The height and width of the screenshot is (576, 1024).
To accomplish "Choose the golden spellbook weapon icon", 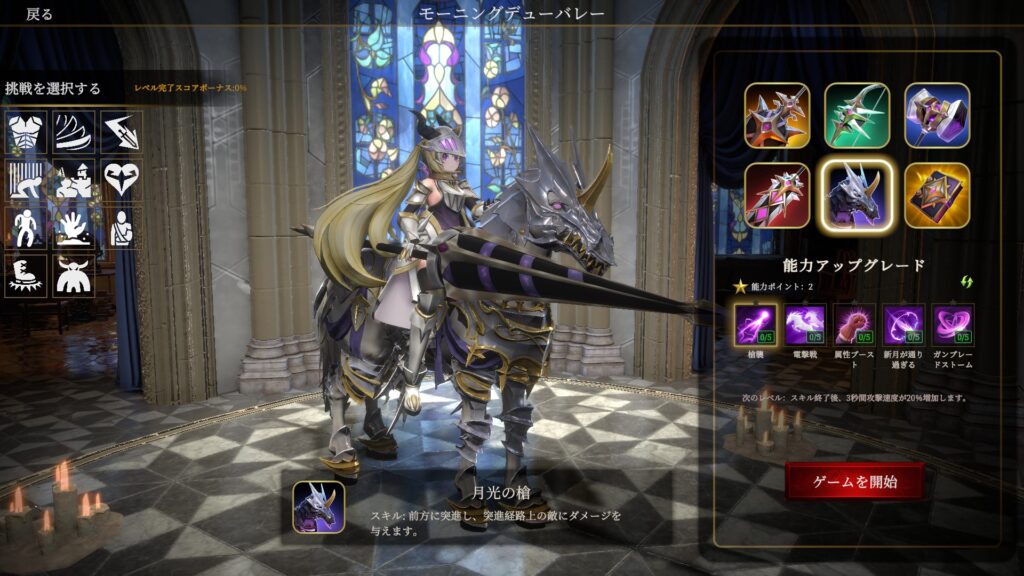I will pyautogui.click(x=937, y=195).
